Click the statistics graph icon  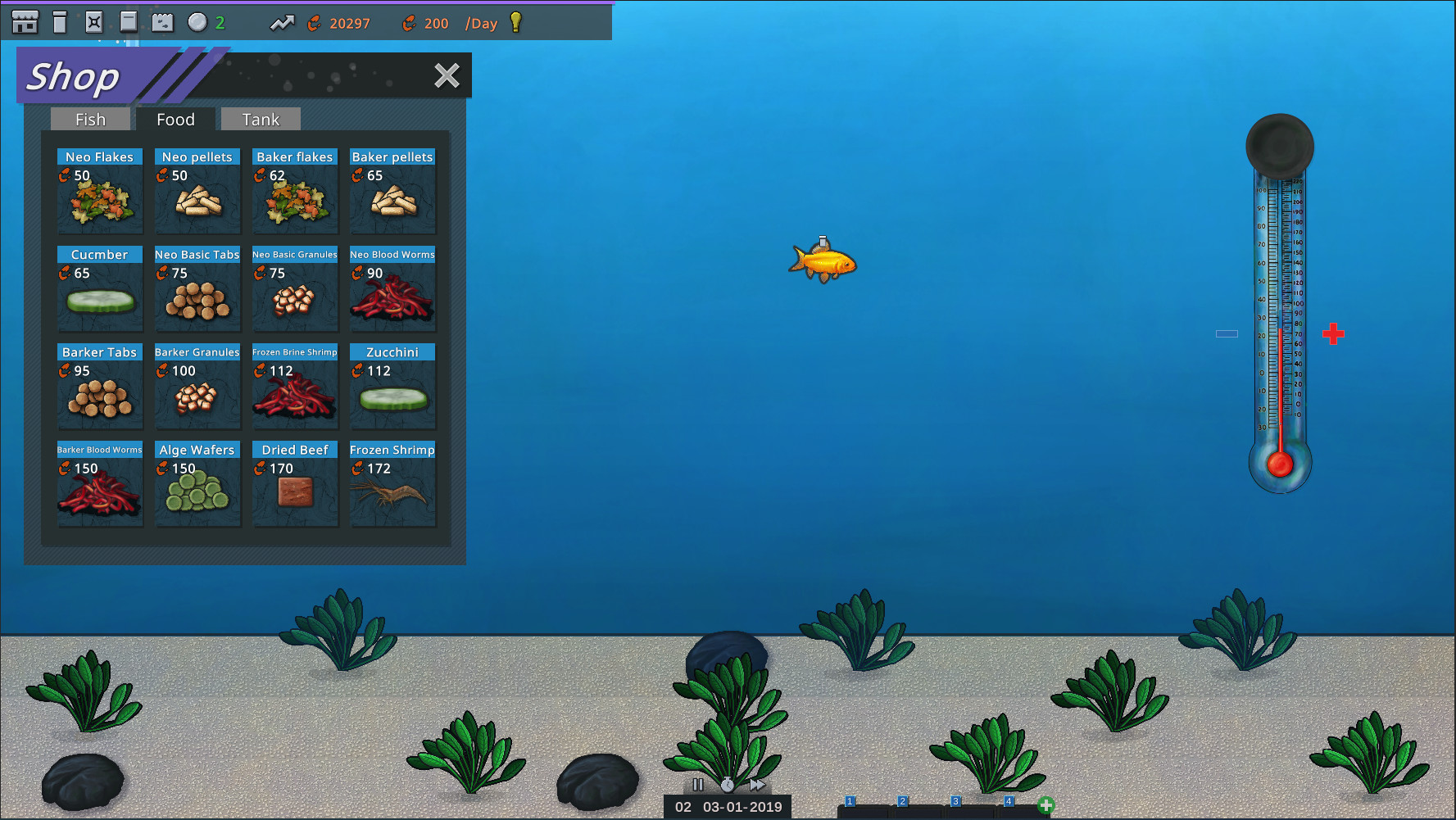click(282, 23)
